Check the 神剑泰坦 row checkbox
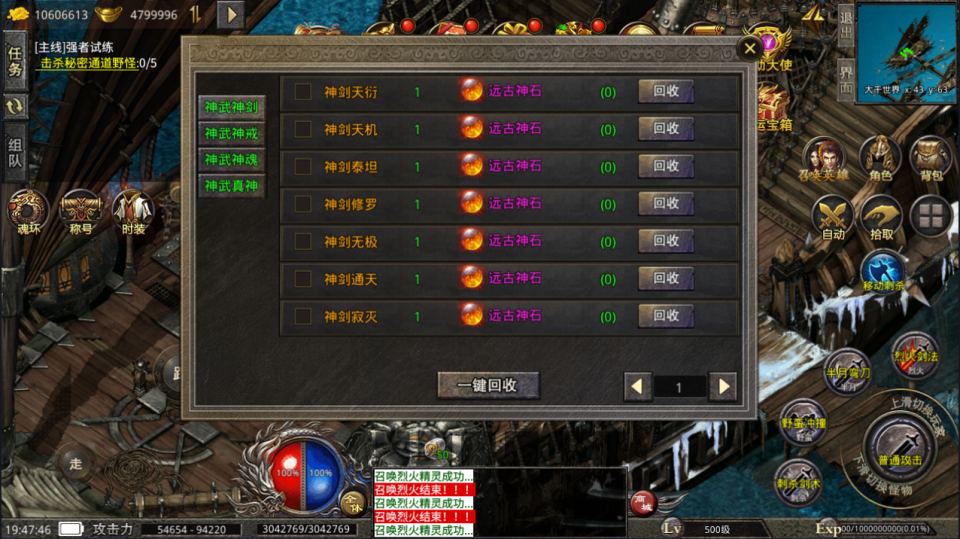This screenshot has width=960, height=539. tap(302, 167)
